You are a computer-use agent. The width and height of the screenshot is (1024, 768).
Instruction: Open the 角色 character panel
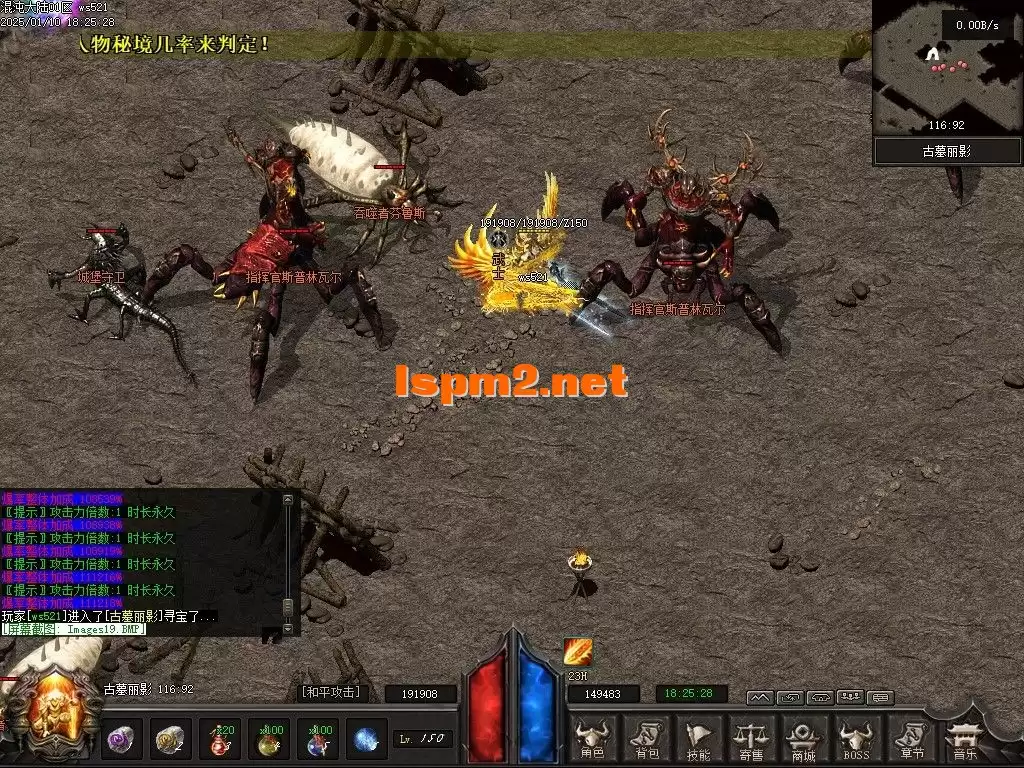[x=592, y=738]
